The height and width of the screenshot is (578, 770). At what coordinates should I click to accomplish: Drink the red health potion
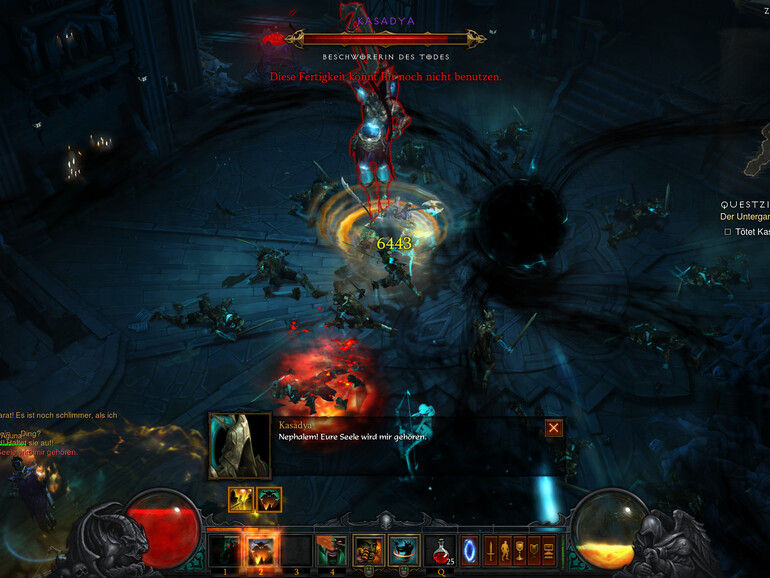pyautogui.click(x=441, y=551)
